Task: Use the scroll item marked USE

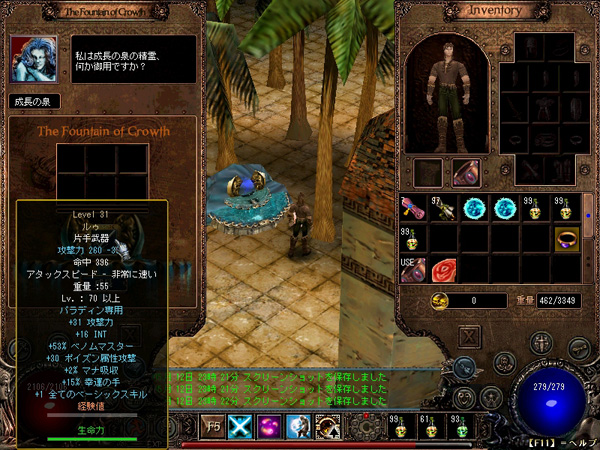Action: [x=412, y=270]
